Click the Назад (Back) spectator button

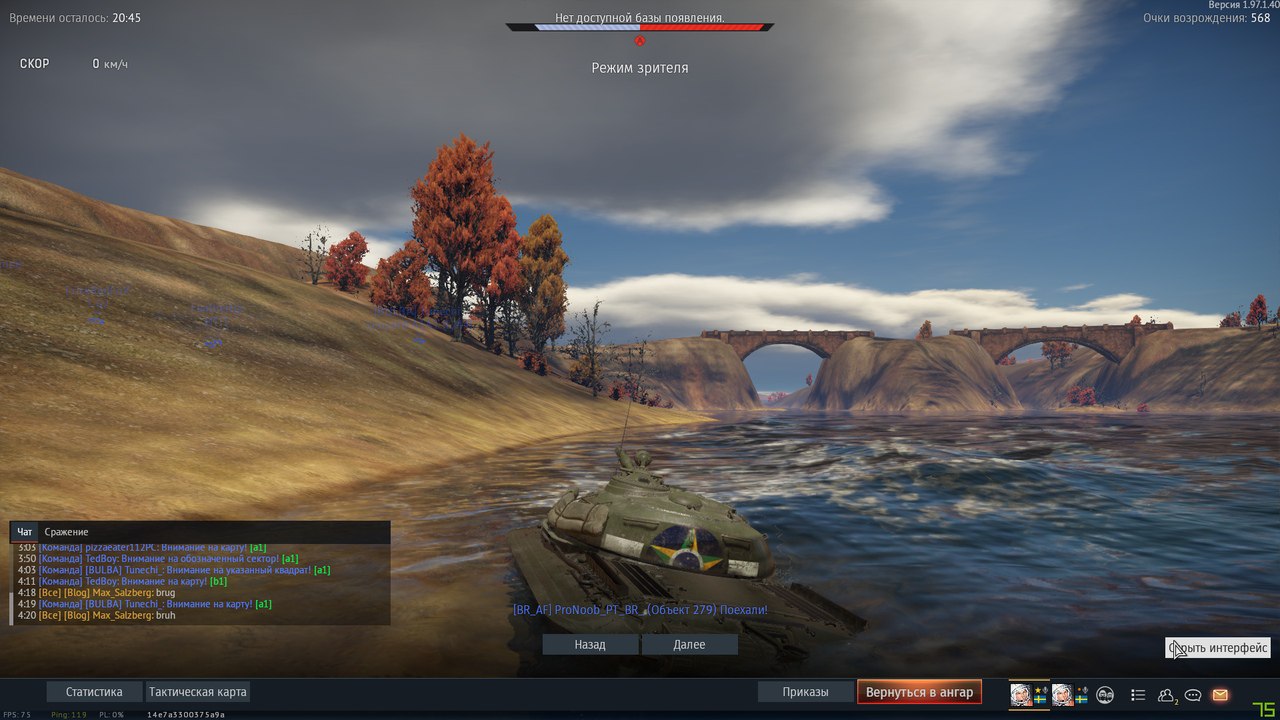(590, 645)
